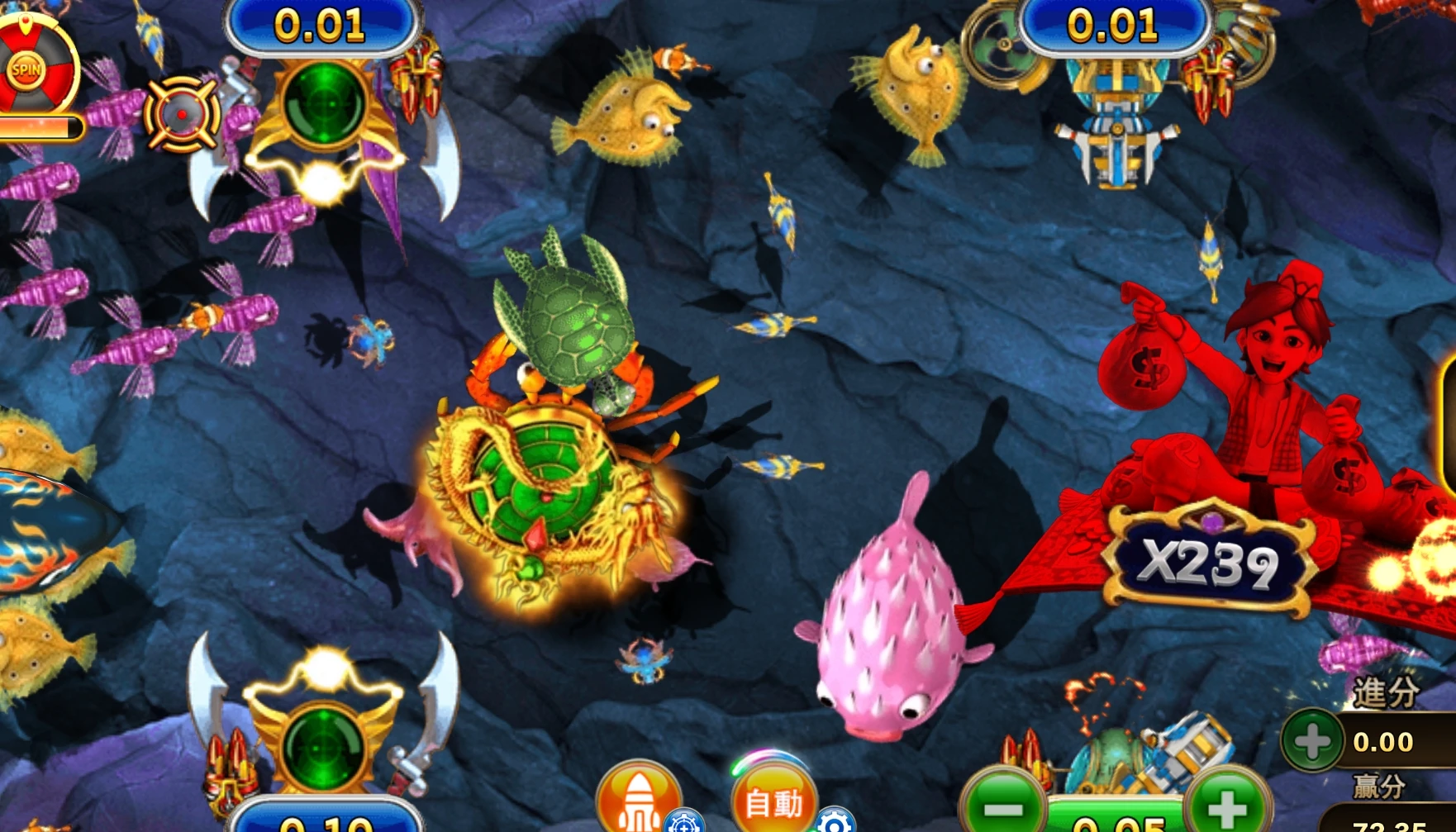Screen dimensions: 1456x832
Task: Activate the orange crosshair target-lock icon
Action: click(x=182, y=115)
